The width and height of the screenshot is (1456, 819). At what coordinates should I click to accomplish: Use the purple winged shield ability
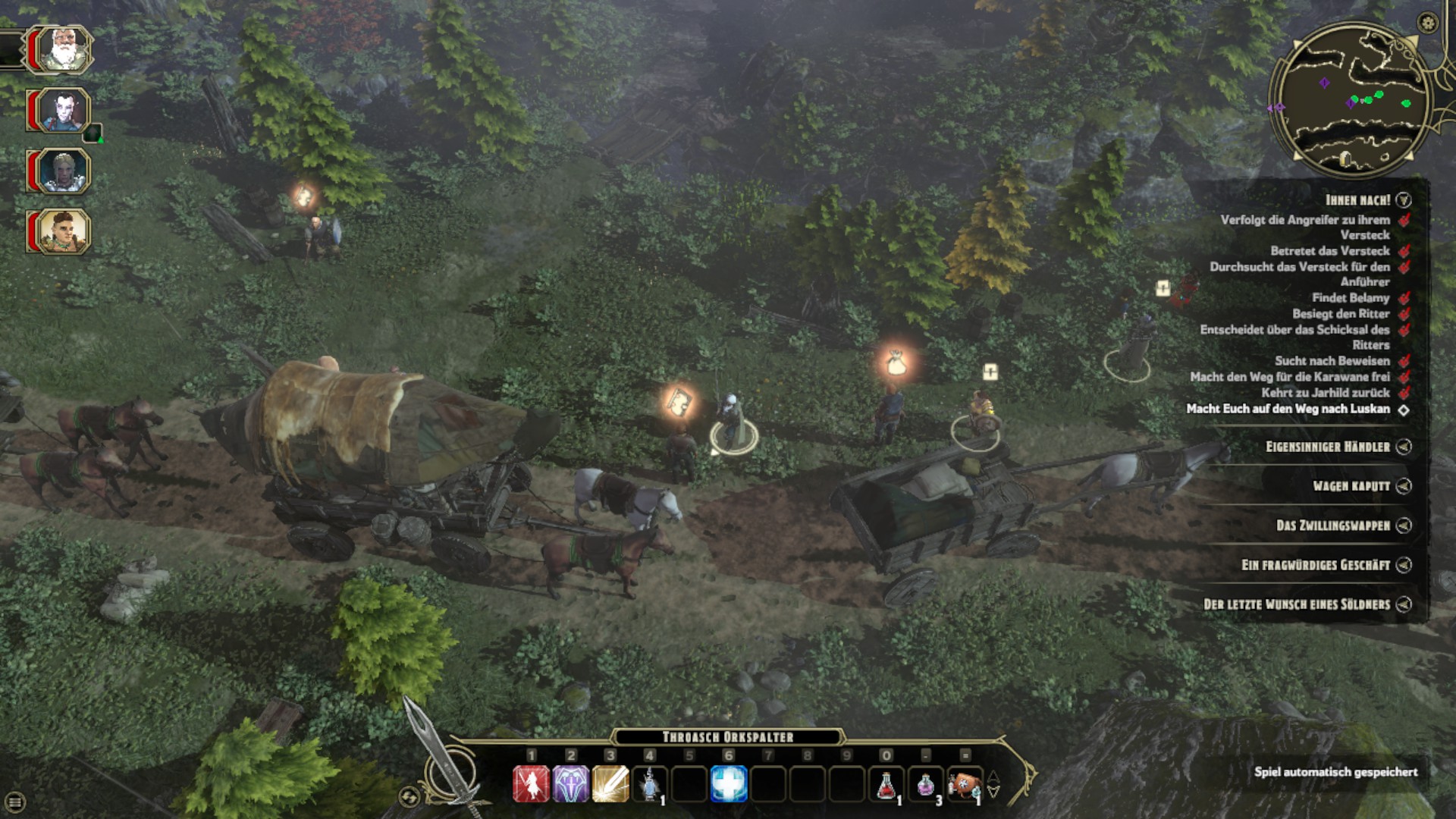570,784
